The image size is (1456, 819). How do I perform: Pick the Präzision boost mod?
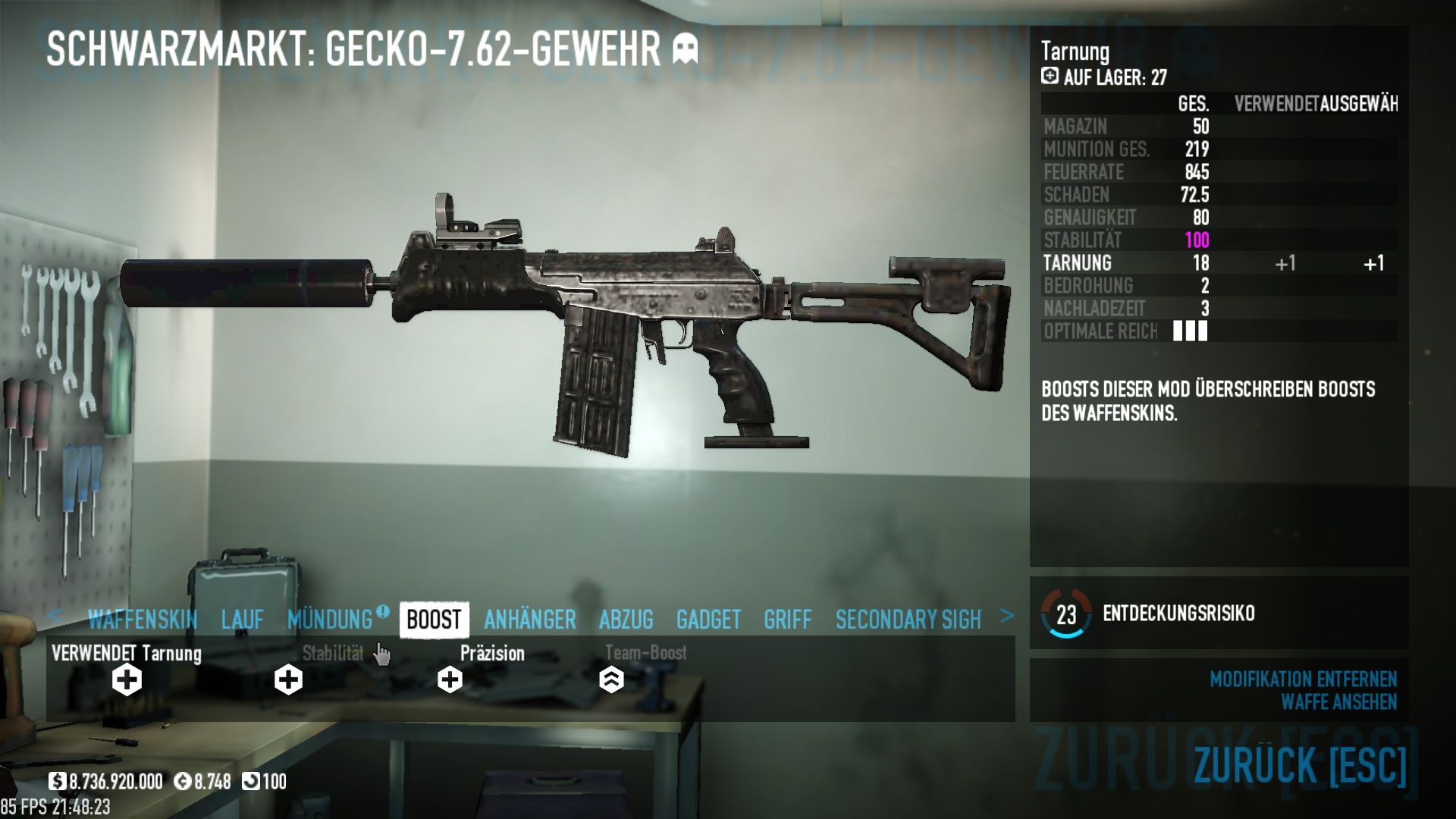450,679
